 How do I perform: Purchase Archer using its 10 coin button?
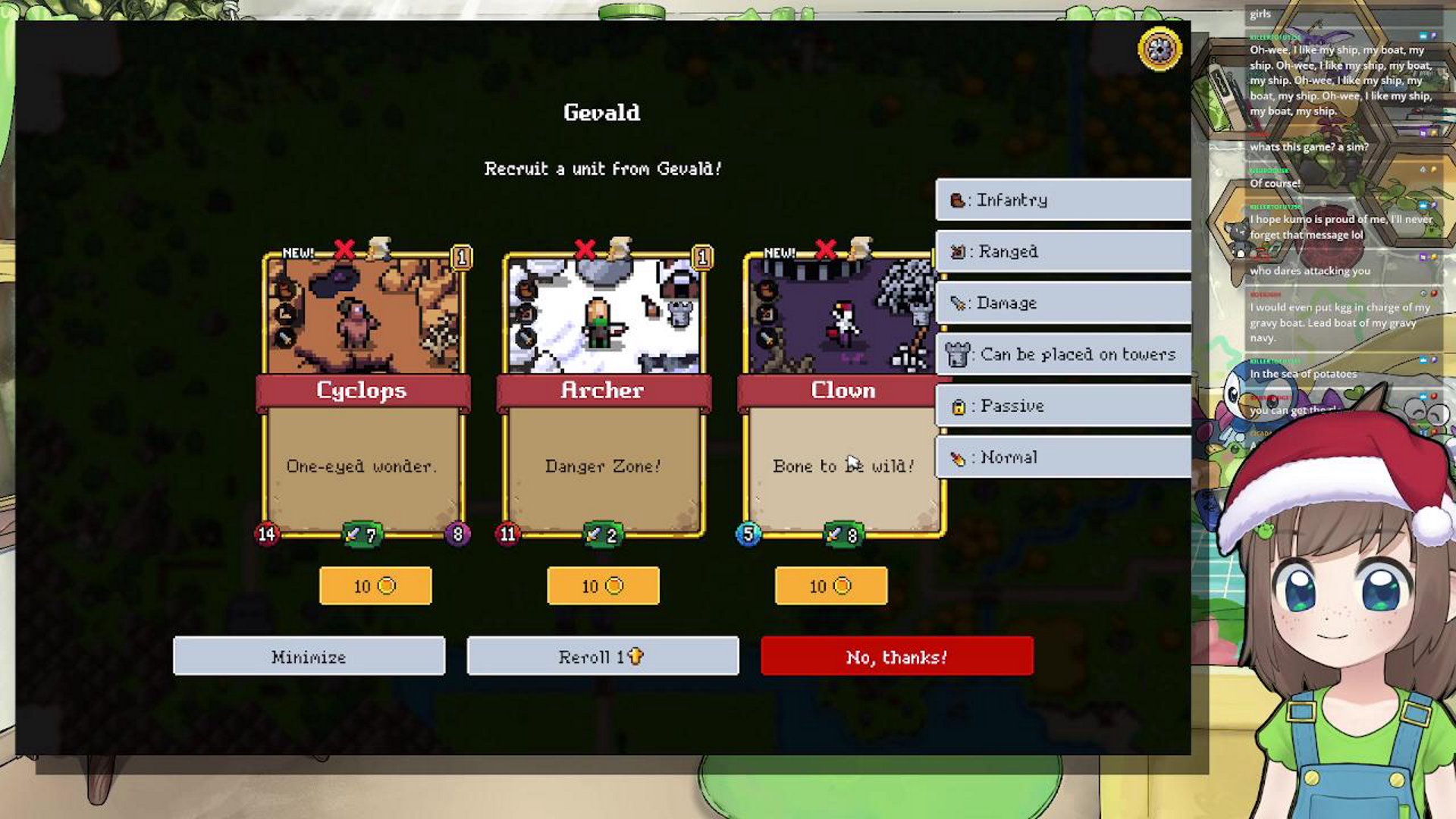(603, 586)
